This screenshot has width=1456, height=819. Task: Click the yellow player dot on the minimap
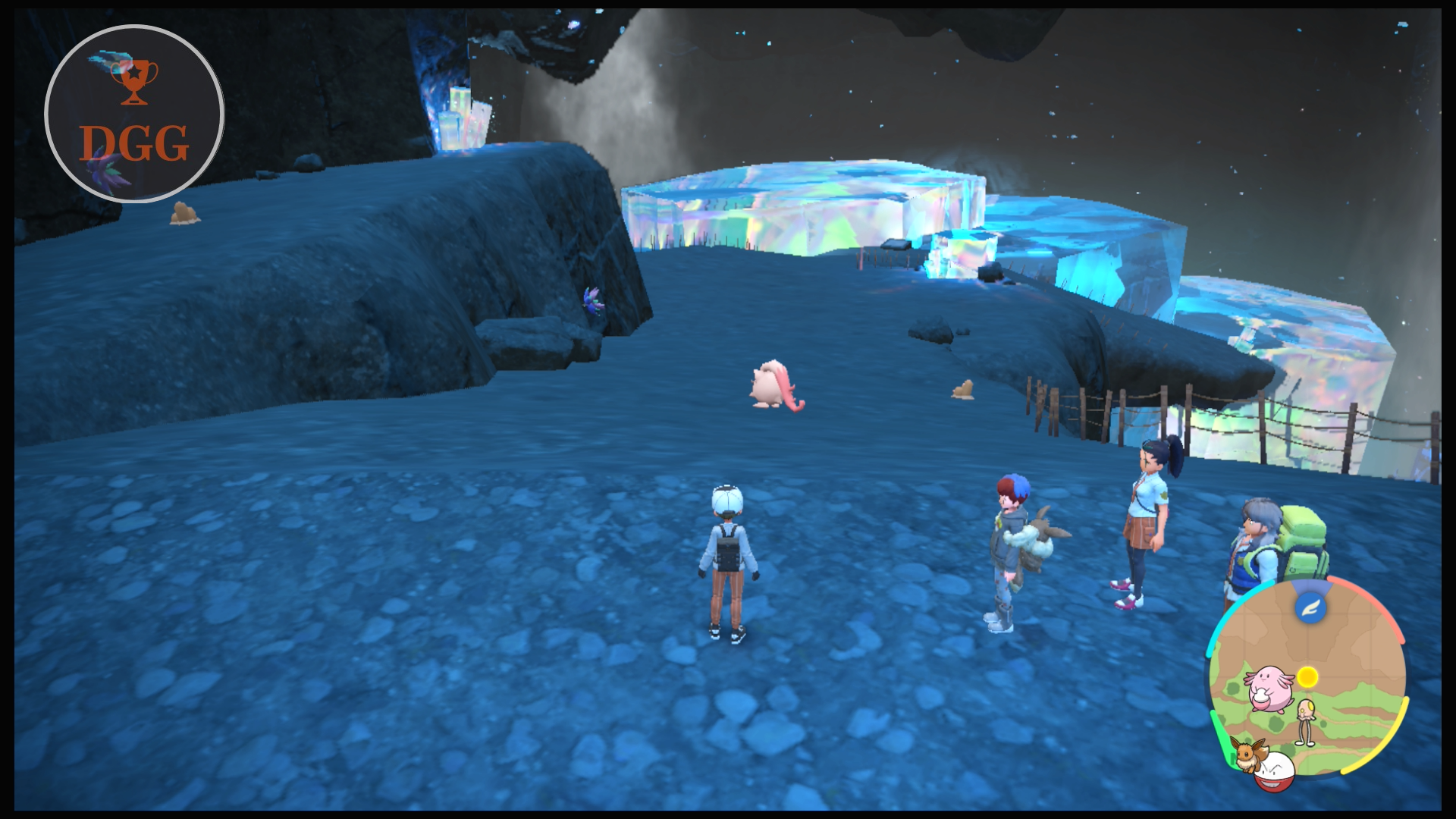coord(1307,676)
